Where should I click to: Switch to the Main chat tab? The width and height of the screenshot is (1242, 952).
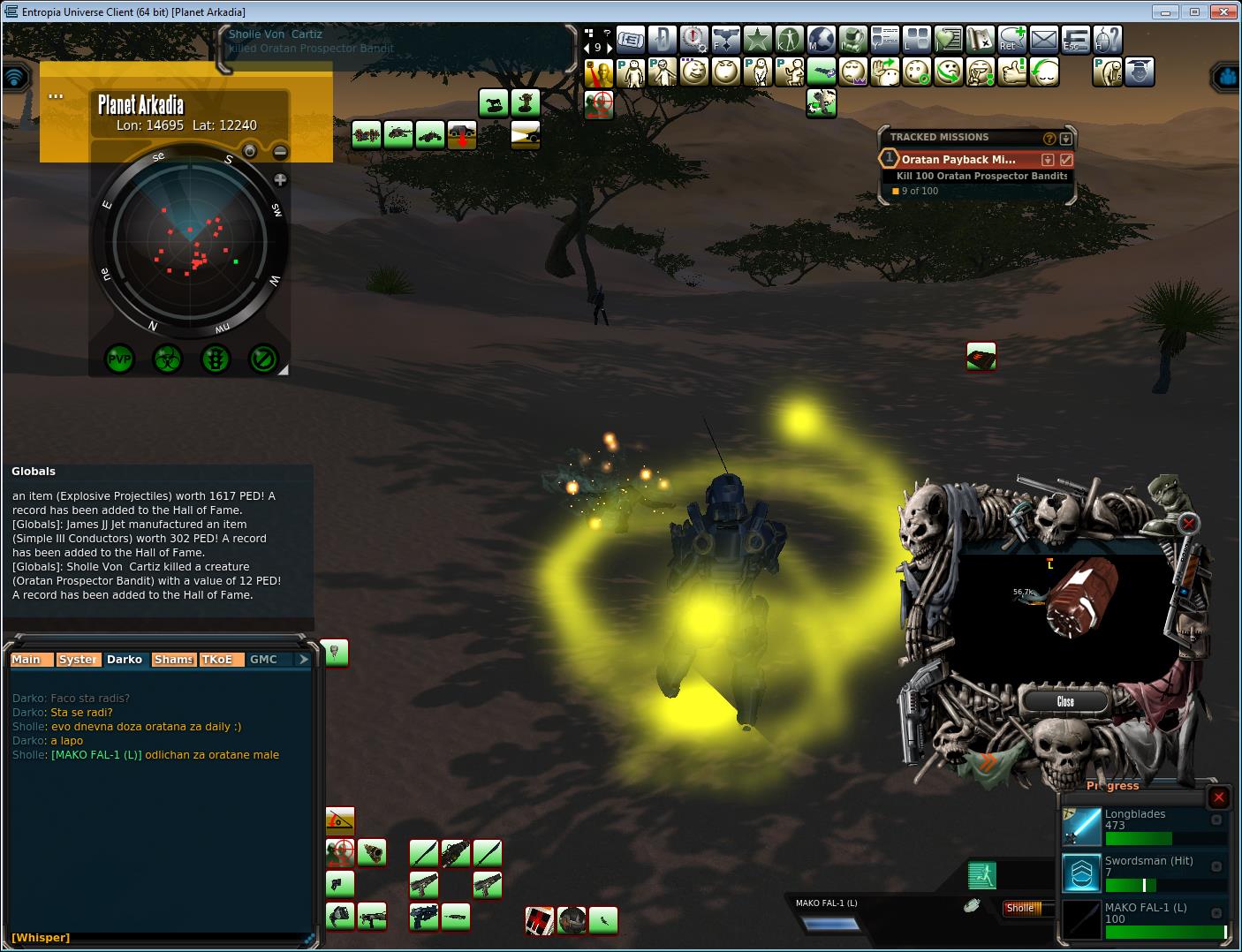(27, 660)
